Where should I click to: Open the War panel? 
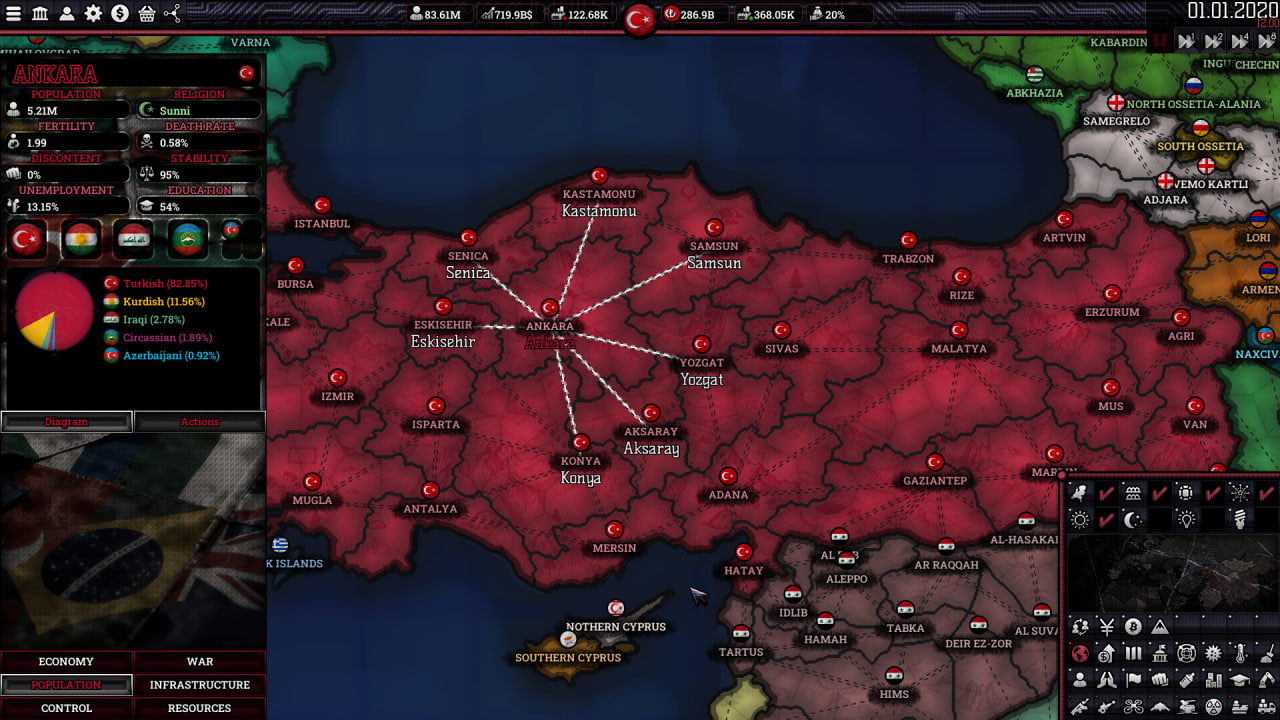pyautogui.click(x=200, y=662)
